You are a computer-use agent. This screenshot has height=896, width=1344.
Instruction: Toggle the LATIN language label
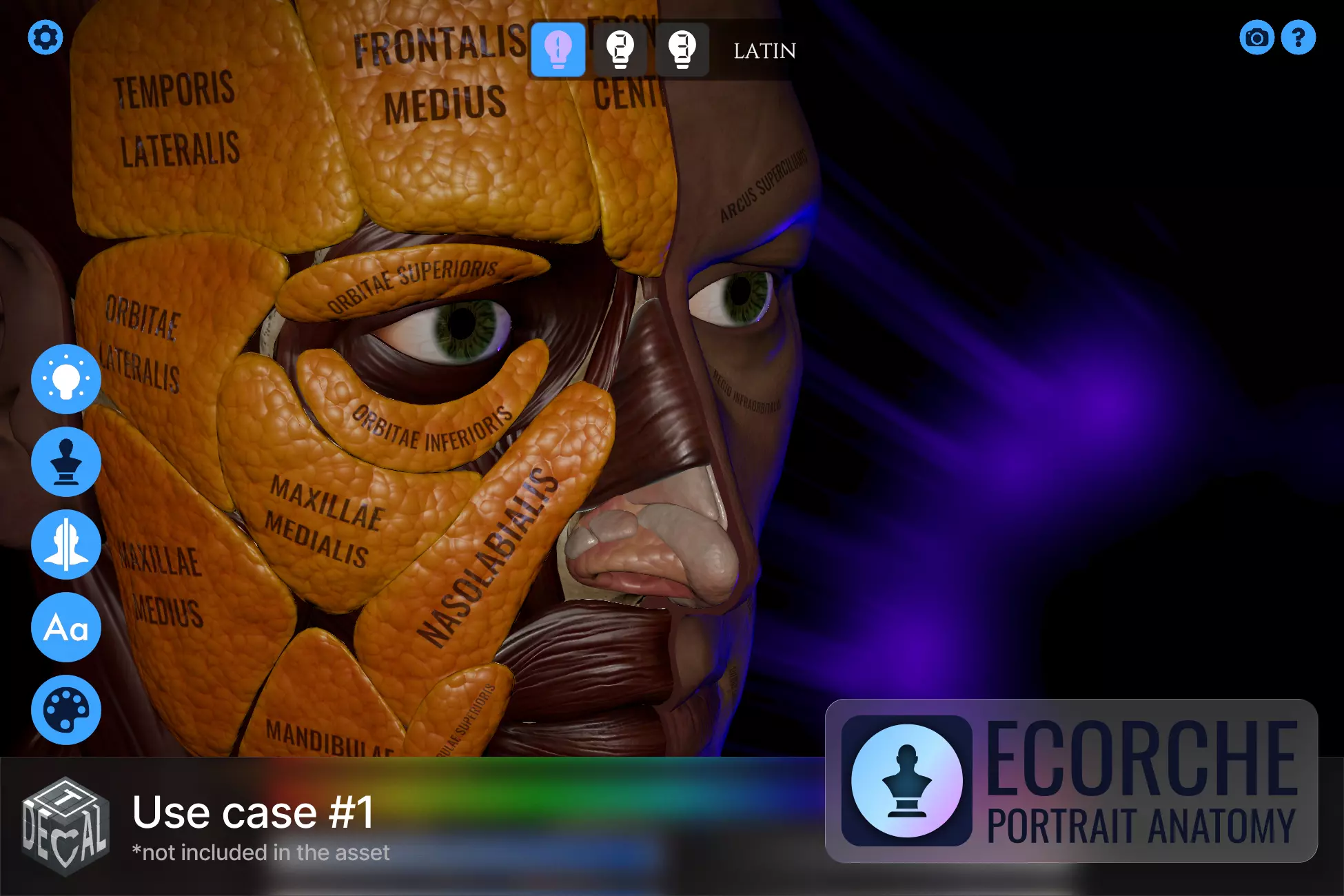(x=764, y=51)
